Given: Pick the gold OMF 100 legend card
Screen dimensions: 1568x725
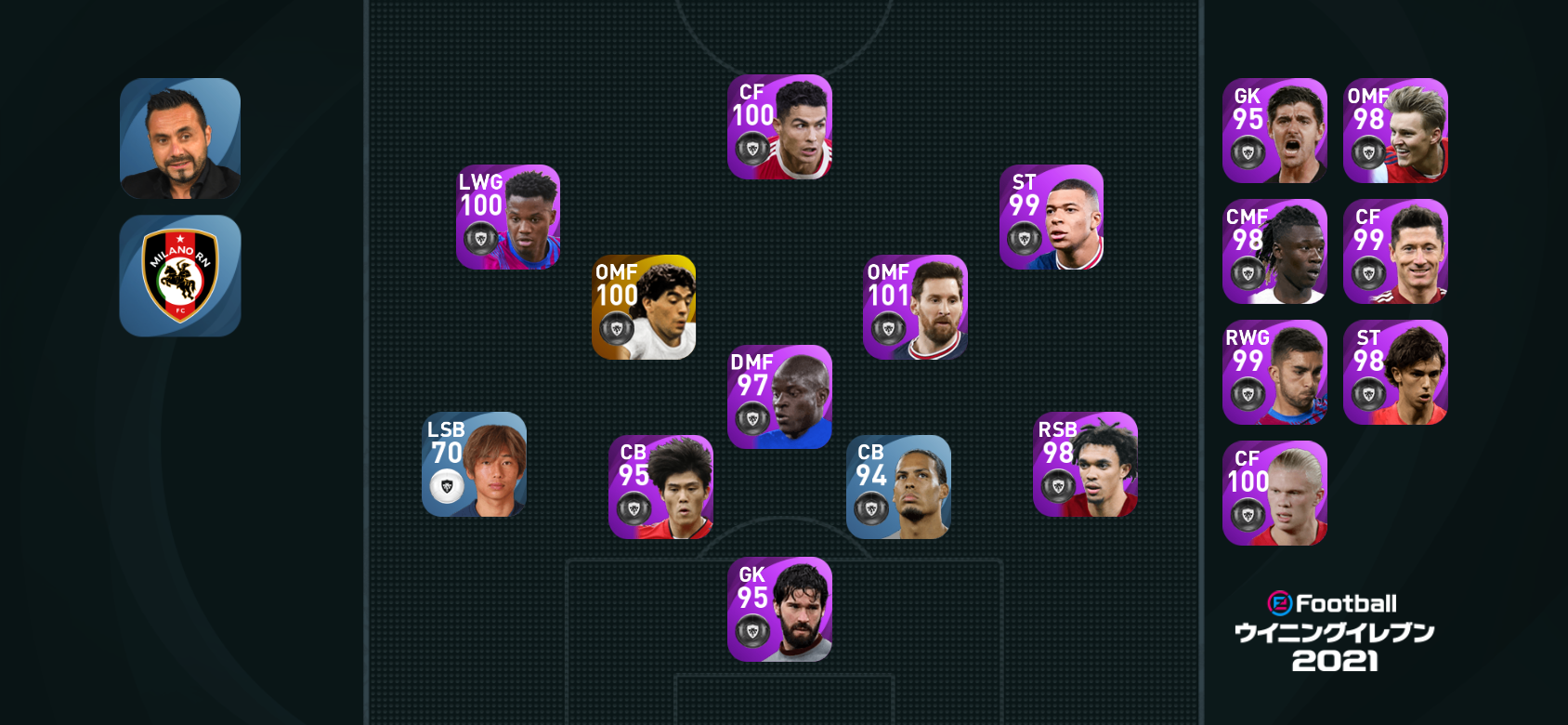Looking at the screenshot, I should [x=644, y=308].
